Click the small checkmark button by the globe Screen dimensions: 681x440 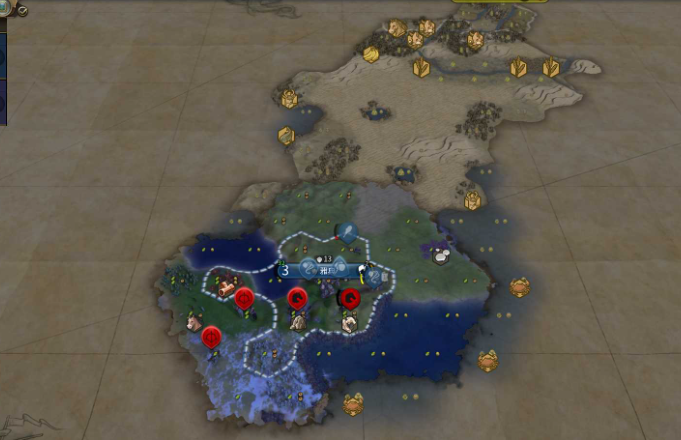(22, 10)
